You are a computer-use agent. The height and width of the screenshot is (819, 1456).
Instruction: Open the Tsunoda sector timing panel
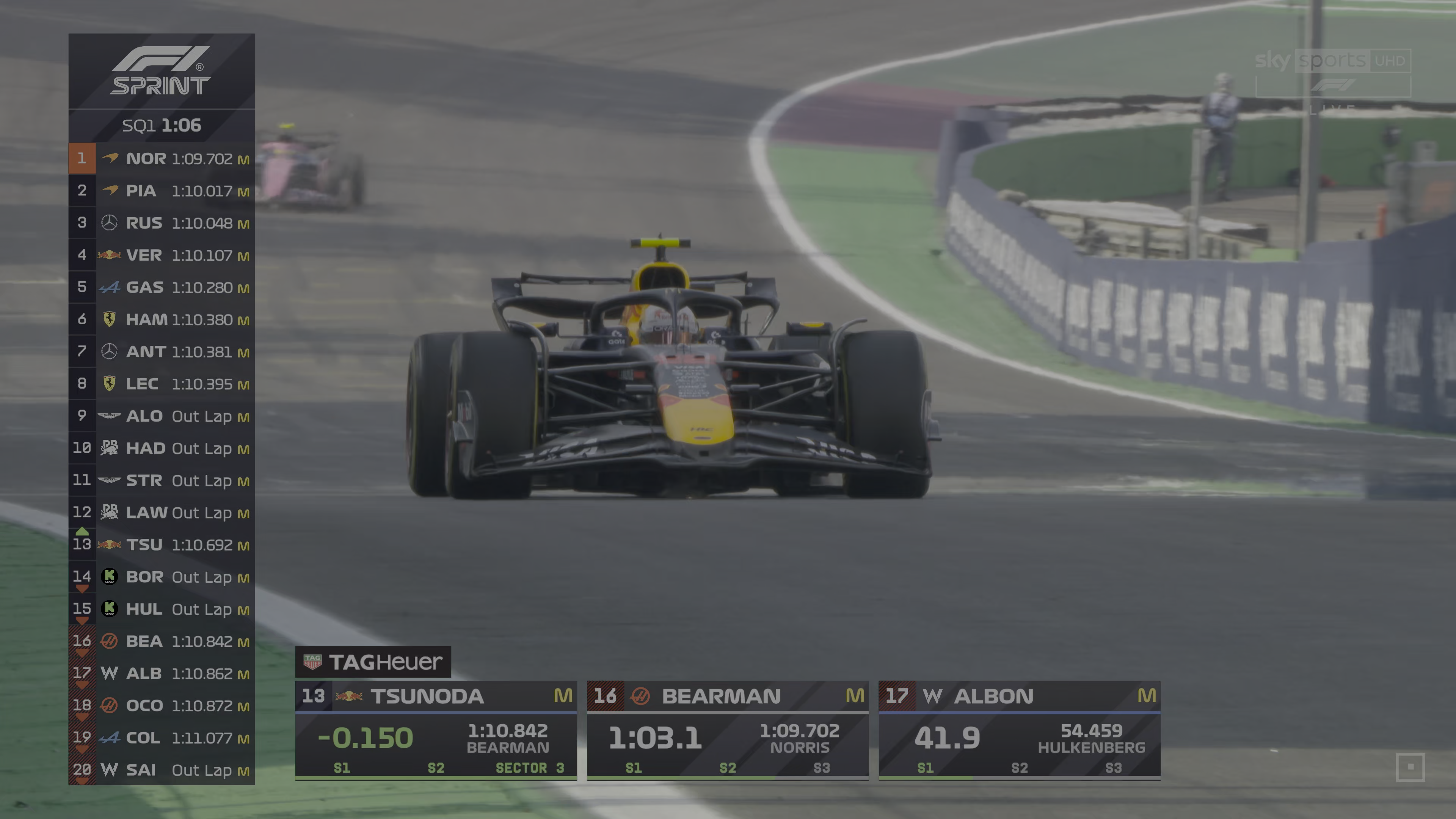point(436,730)
